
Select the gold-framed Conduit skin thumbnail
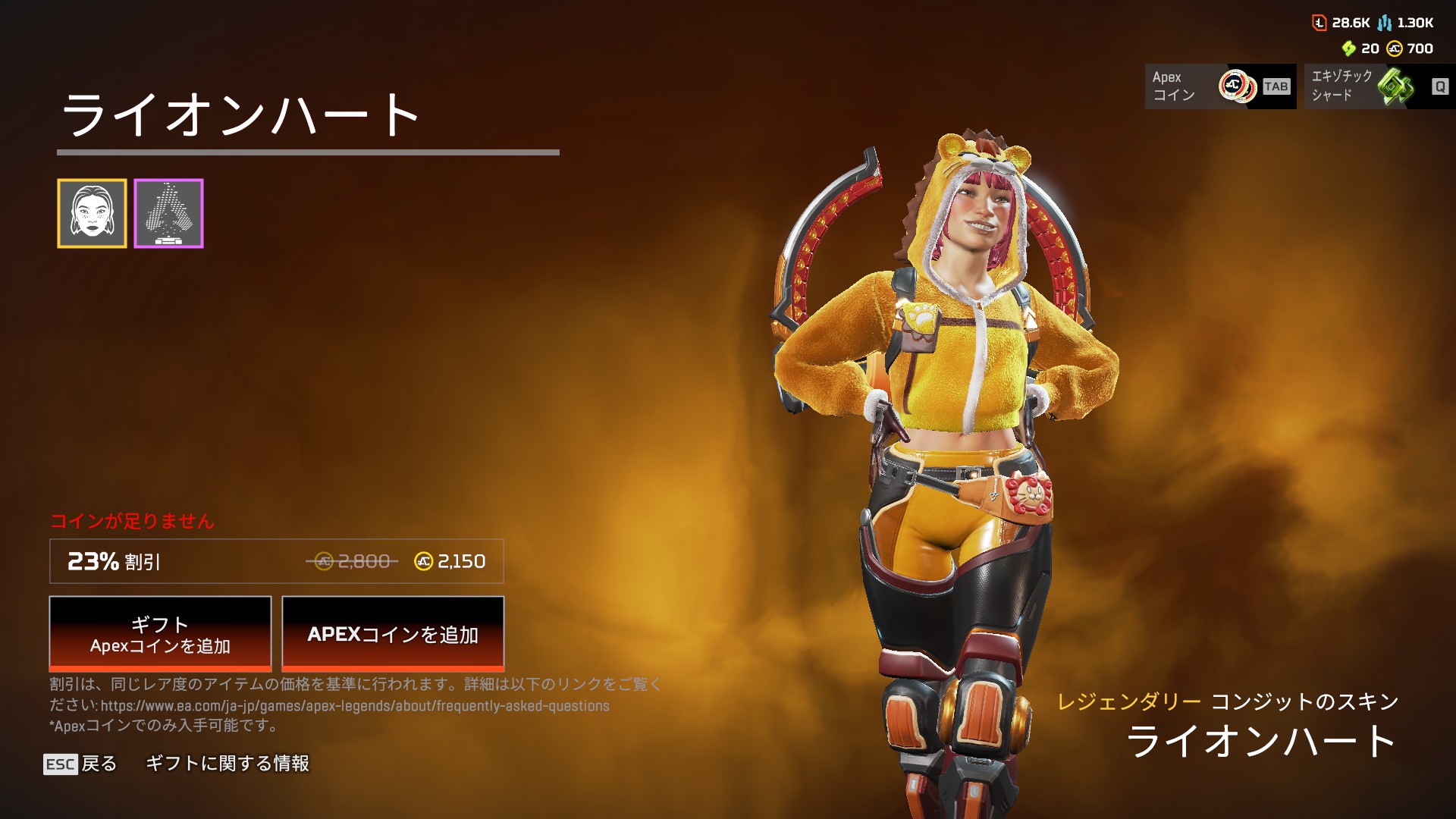point(92,214)
